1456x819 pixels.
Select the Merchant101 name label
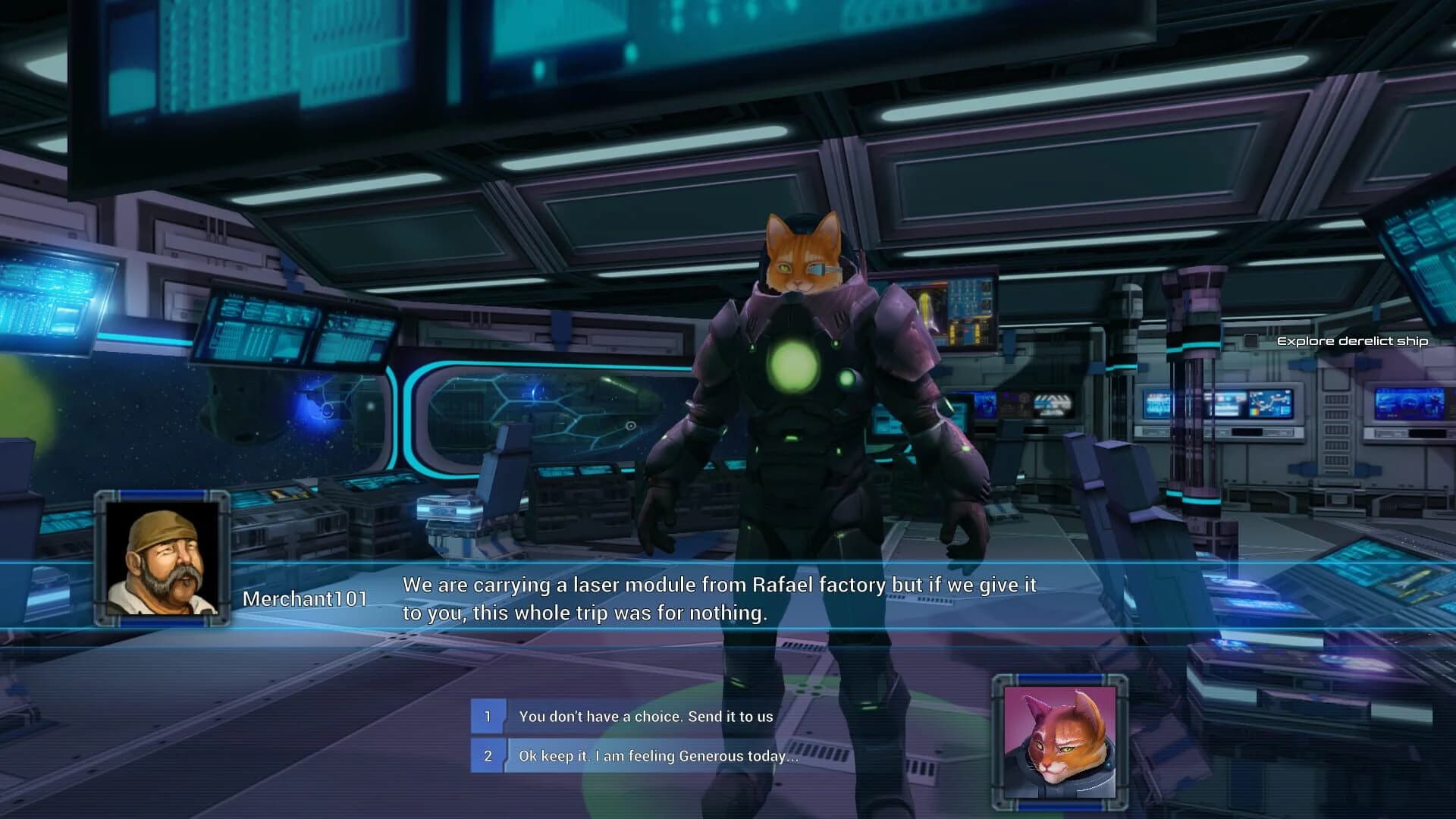click(x=305, y=598)
